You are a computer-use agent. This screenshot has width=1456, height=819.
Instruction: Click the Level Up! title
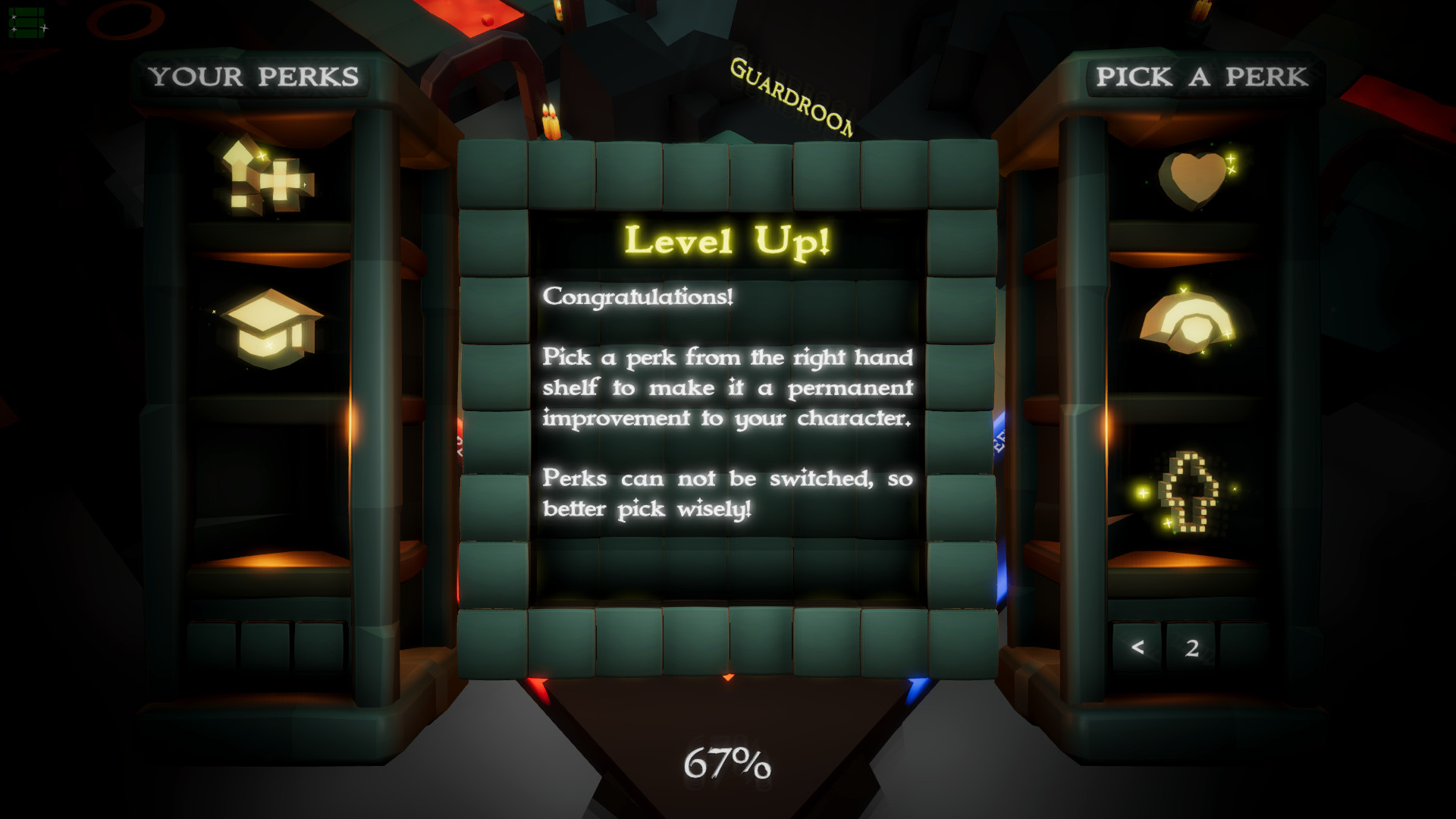coord(726,240)
